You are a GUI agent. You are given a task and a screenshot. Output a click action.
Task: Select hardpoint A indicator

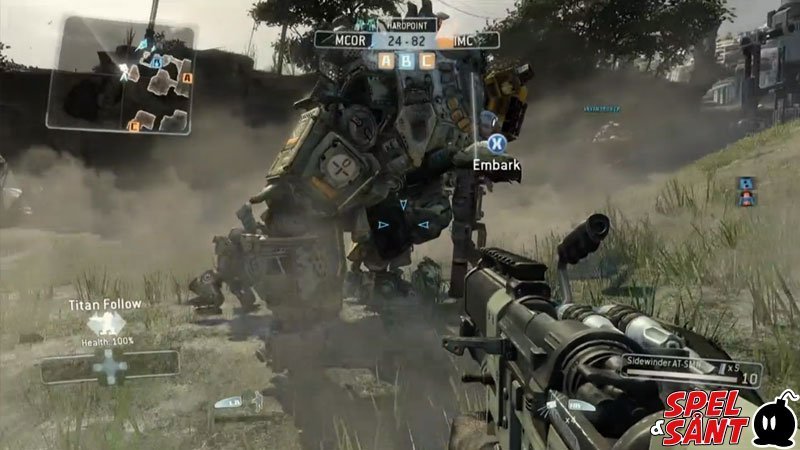[x=385, y=60]
